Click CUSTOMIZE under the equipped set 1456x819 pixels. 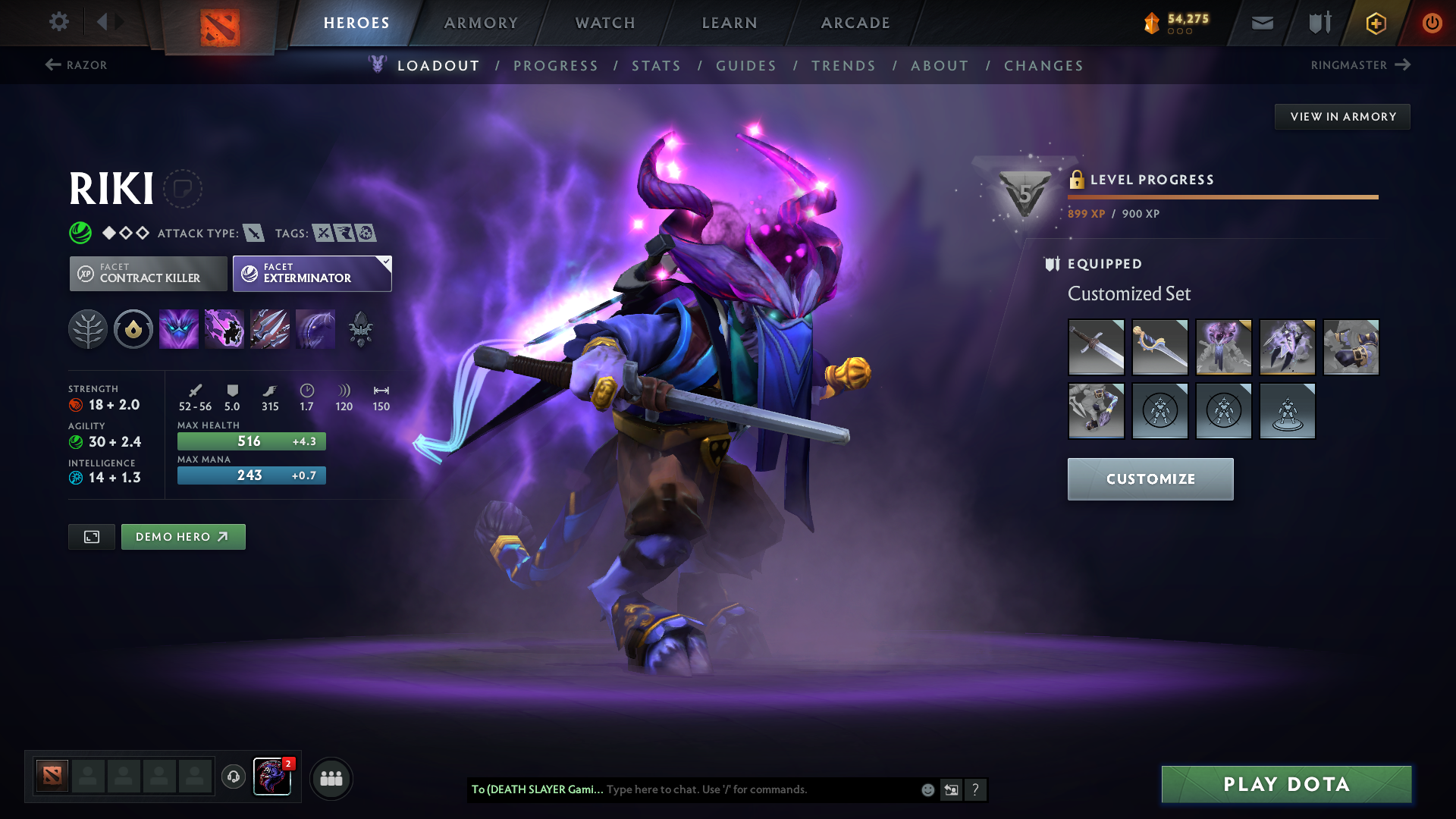pos(1150,479)
